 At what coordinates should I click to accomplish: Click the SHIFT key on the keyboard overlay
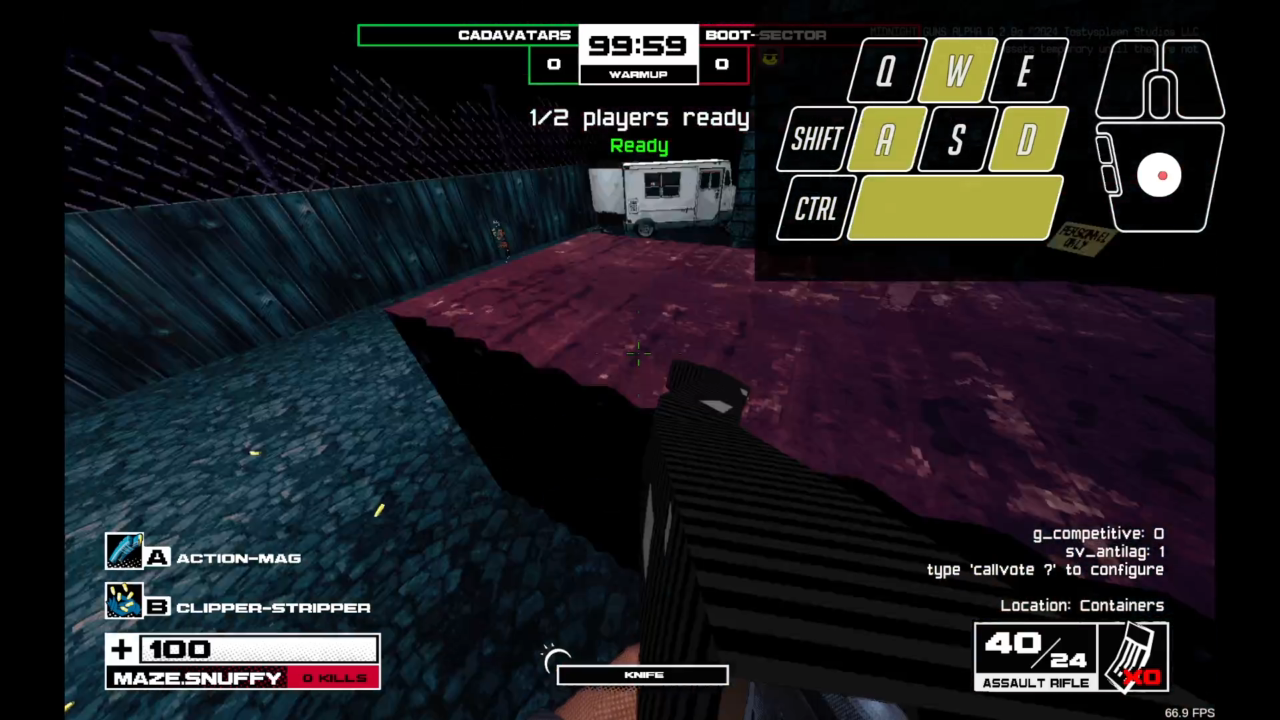click(x=815, y=140)
